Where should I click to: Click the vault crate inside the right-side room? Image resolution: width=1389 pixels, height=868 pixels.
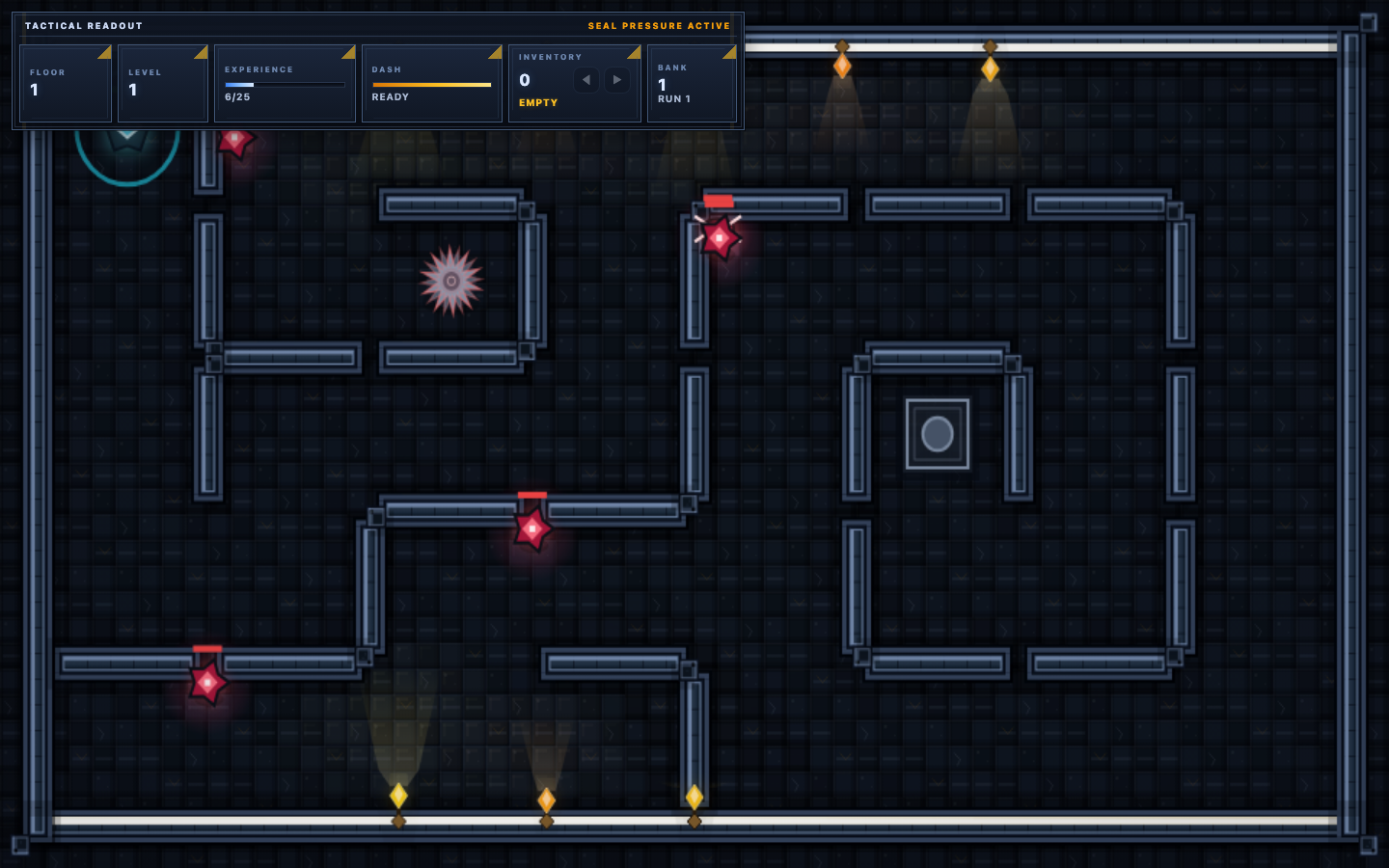(936, 435)
